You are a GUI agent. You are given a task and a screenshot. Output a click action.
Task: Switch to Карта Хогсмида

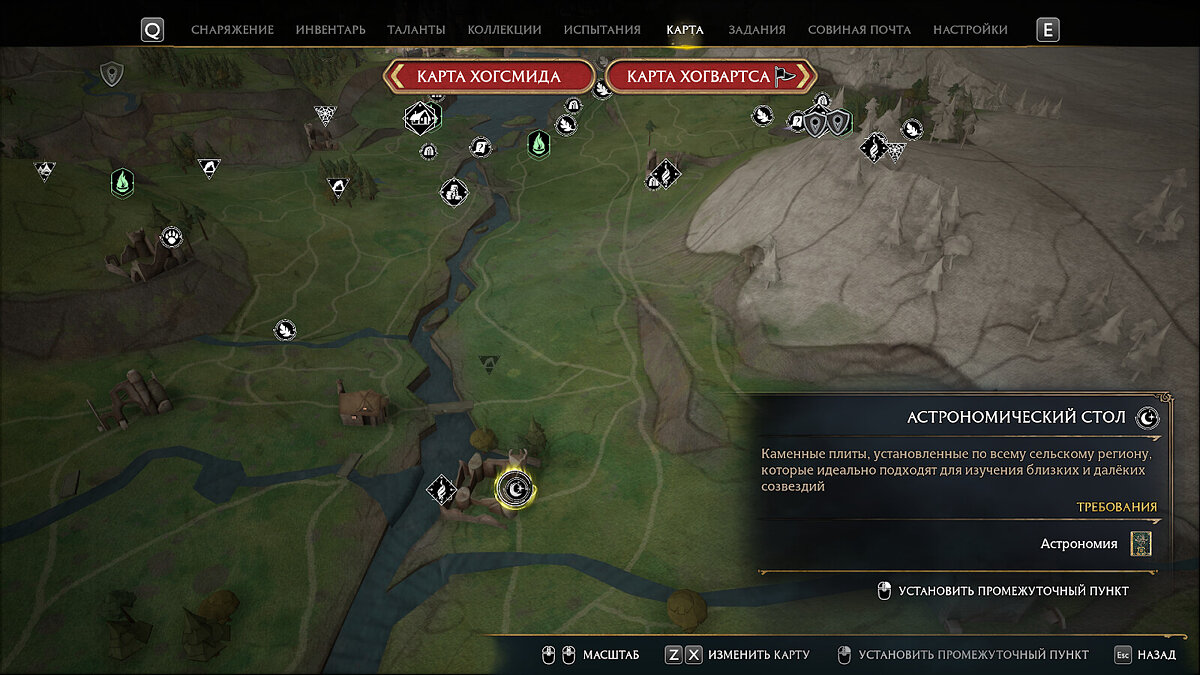point(489,77)
